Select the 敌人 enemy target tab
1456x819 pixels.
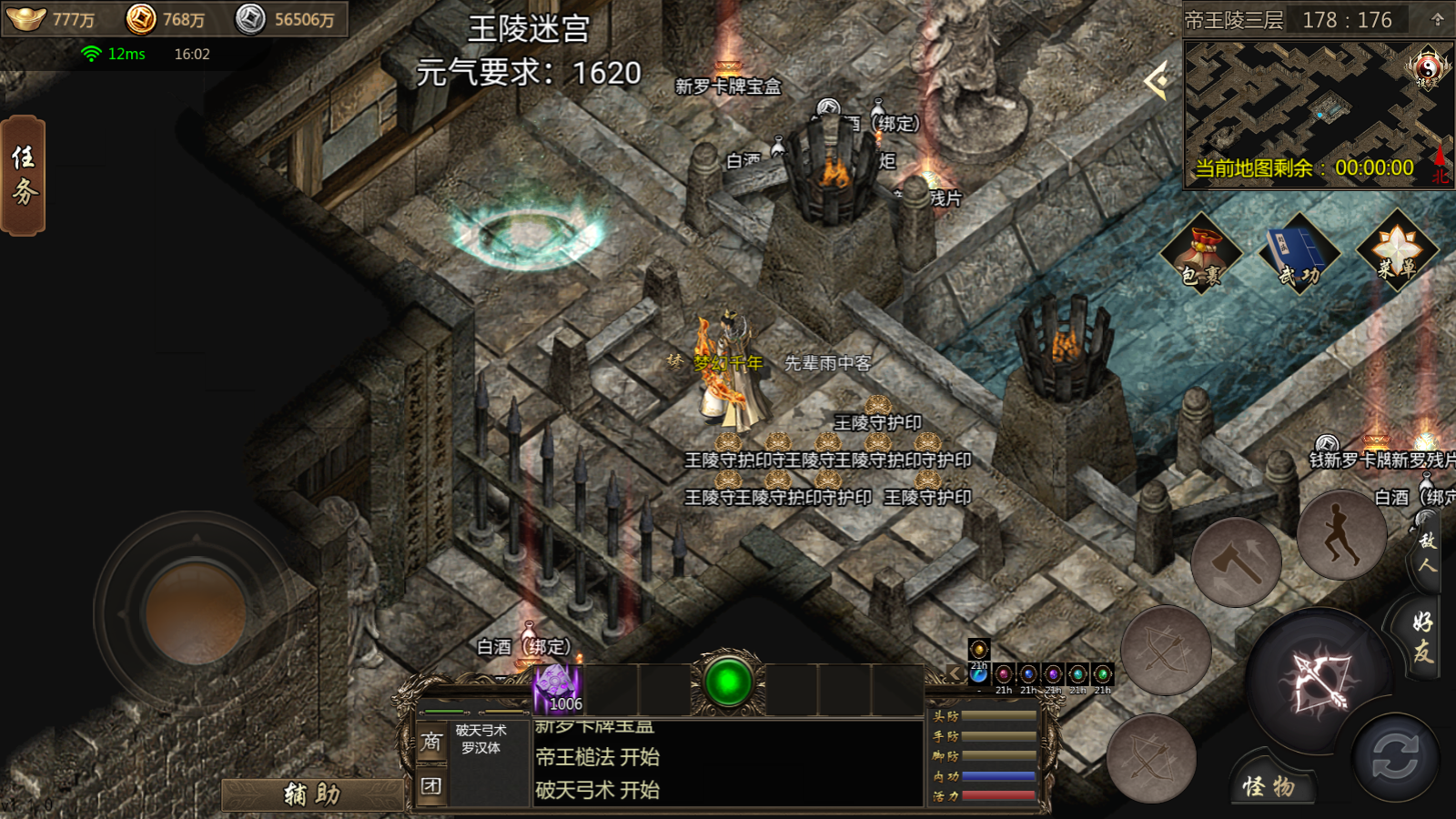coord(1427,551)
